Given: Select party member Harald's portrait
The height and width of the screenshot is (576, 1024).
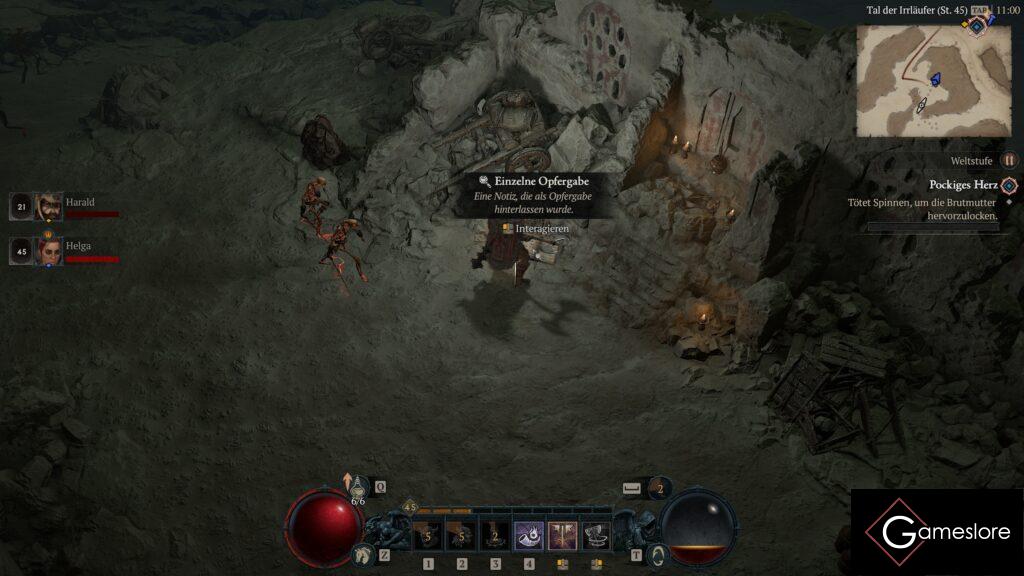Looking at the screenshot, I should (x=48, y=207).
